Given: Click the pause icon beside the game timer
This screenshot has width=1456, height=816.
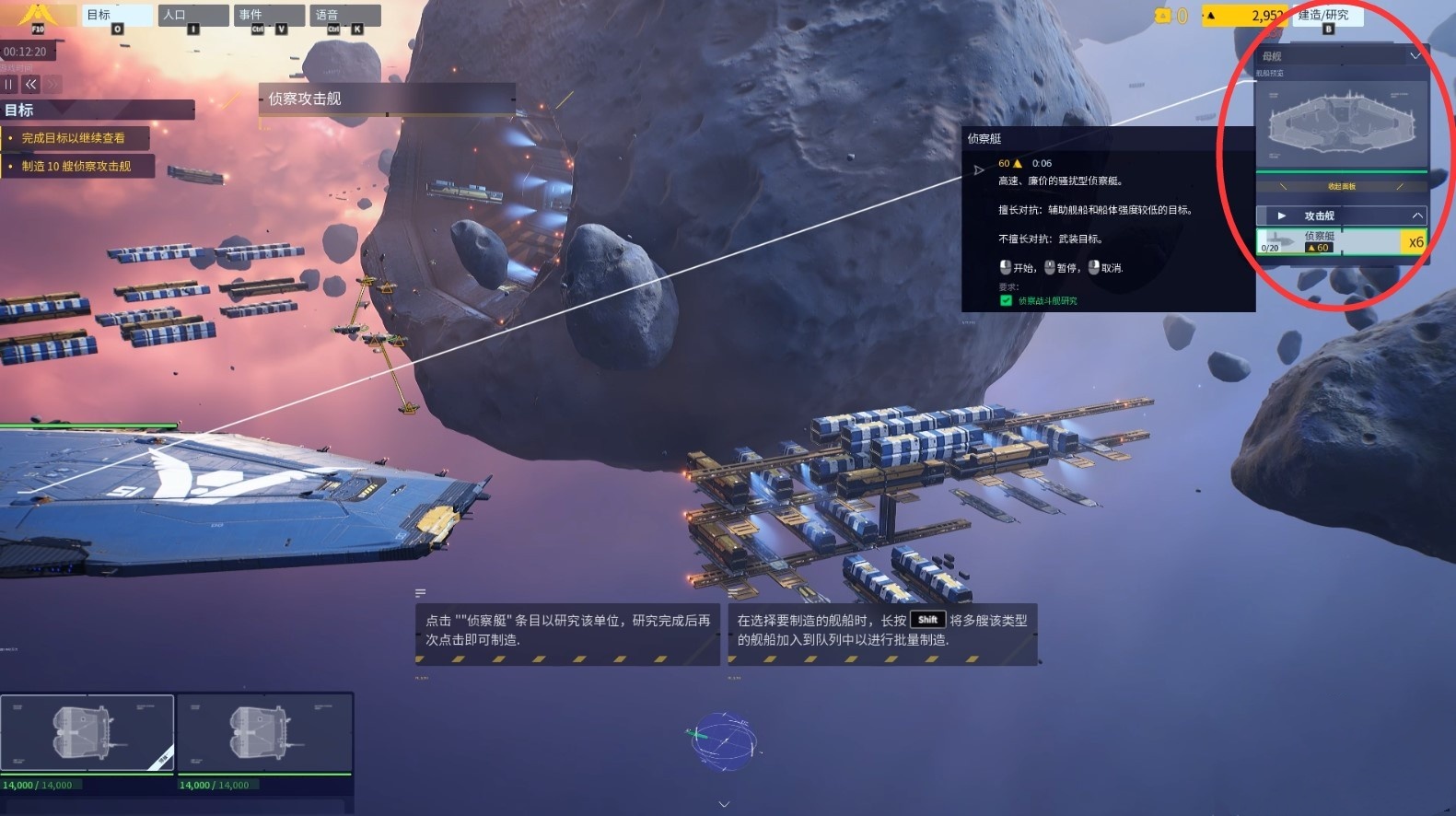Looking at the screenshot, I should coord(9,84).
